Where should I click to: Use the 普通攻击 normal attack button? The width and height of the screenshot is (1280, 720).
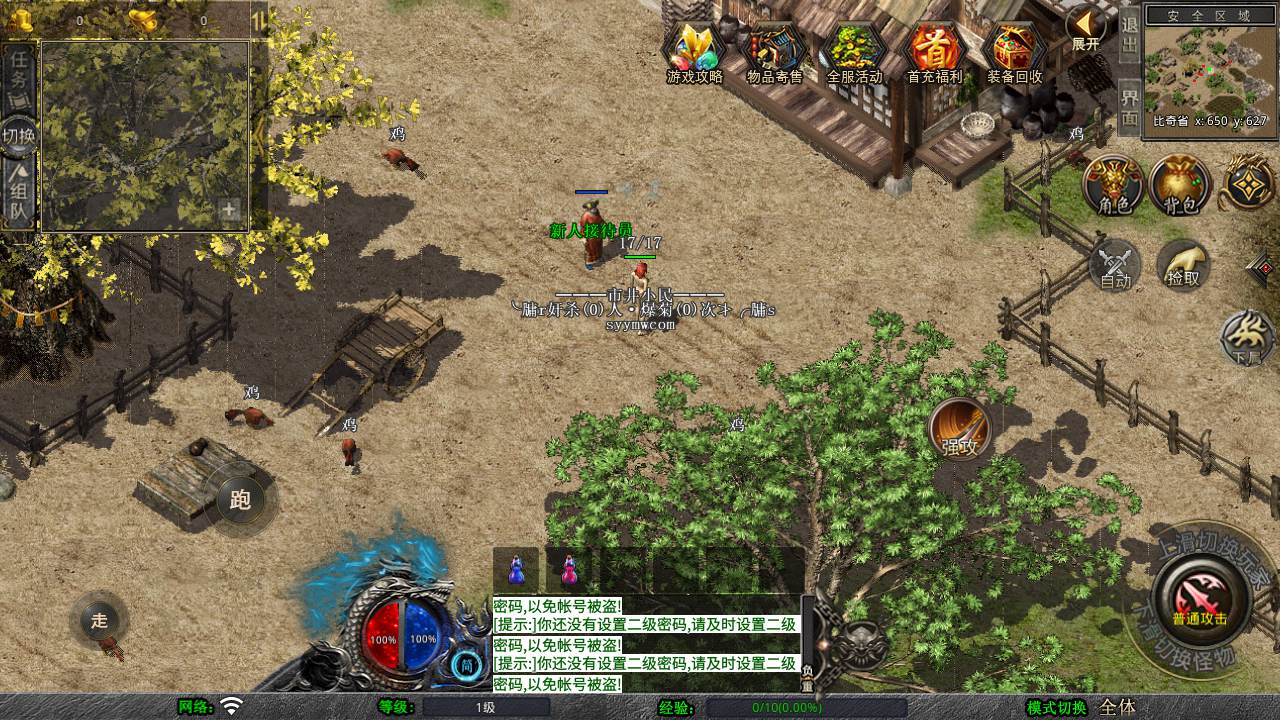point(1199,598)
